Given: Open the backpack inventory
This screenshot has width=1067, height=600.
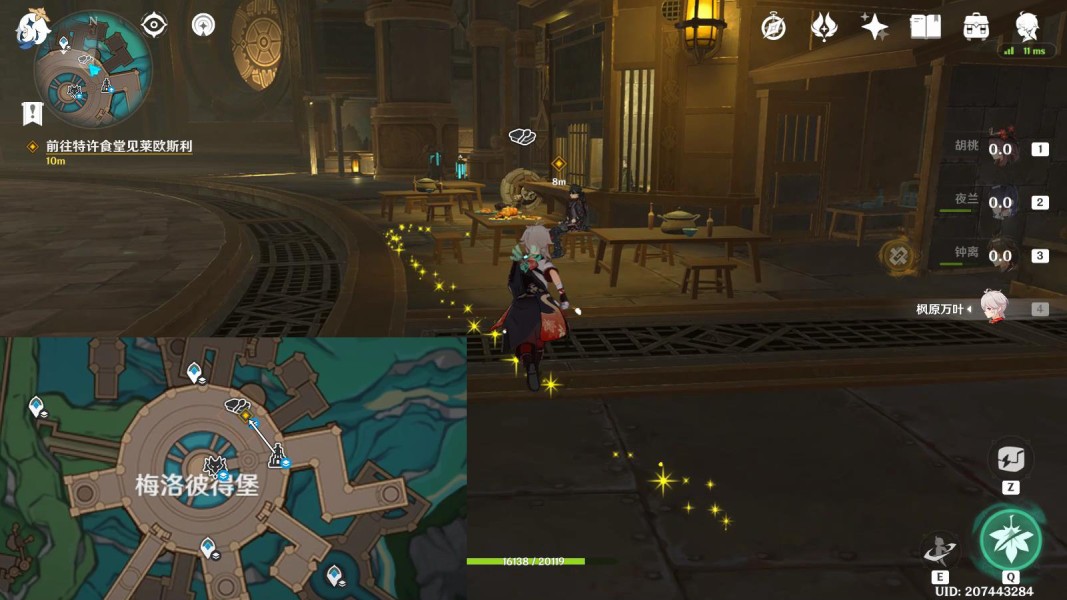Looking at the screenshot, I should (976, 27).
